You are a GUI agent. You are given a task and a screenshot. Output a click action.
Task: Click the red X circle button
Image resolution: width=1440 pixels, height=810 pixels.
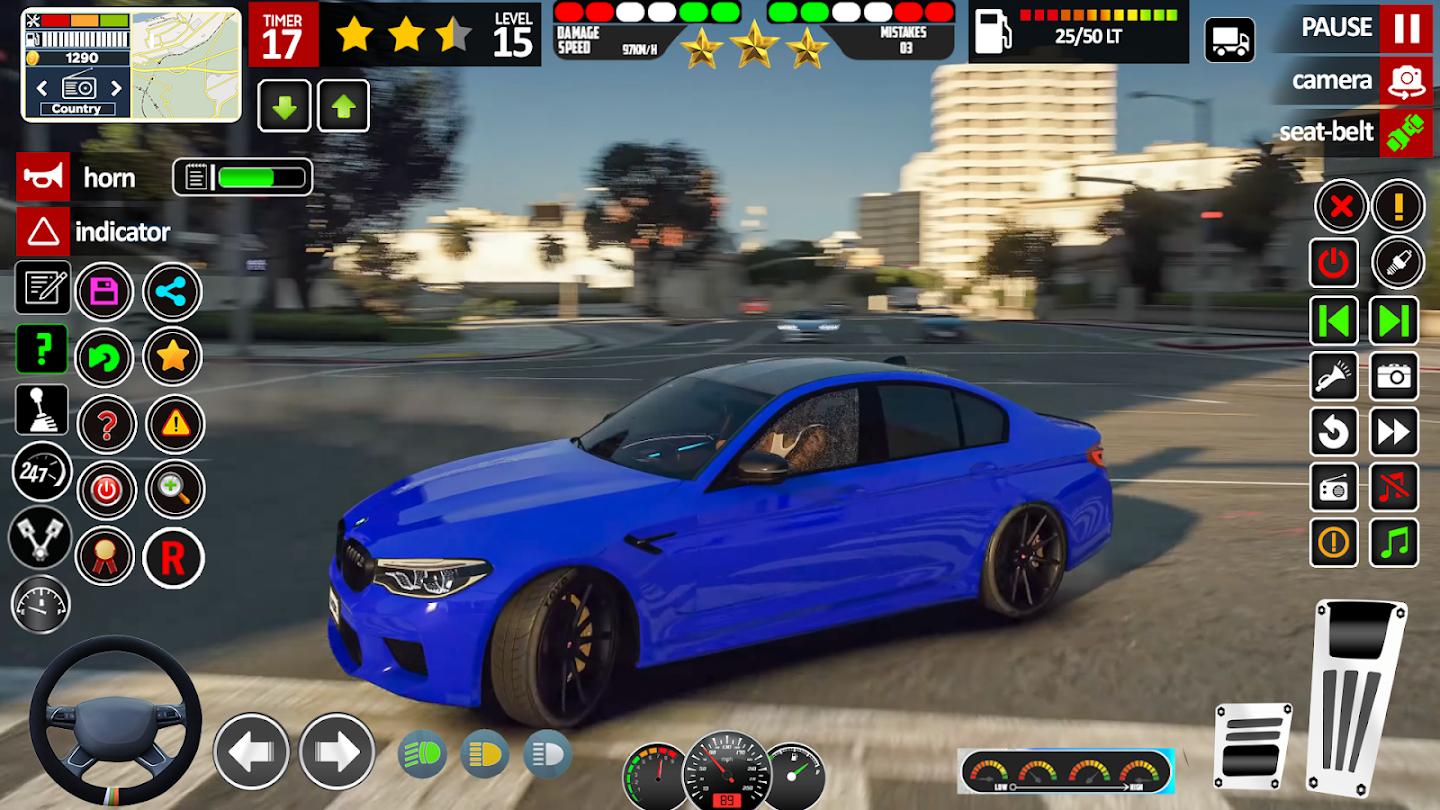click(1341, 207)
